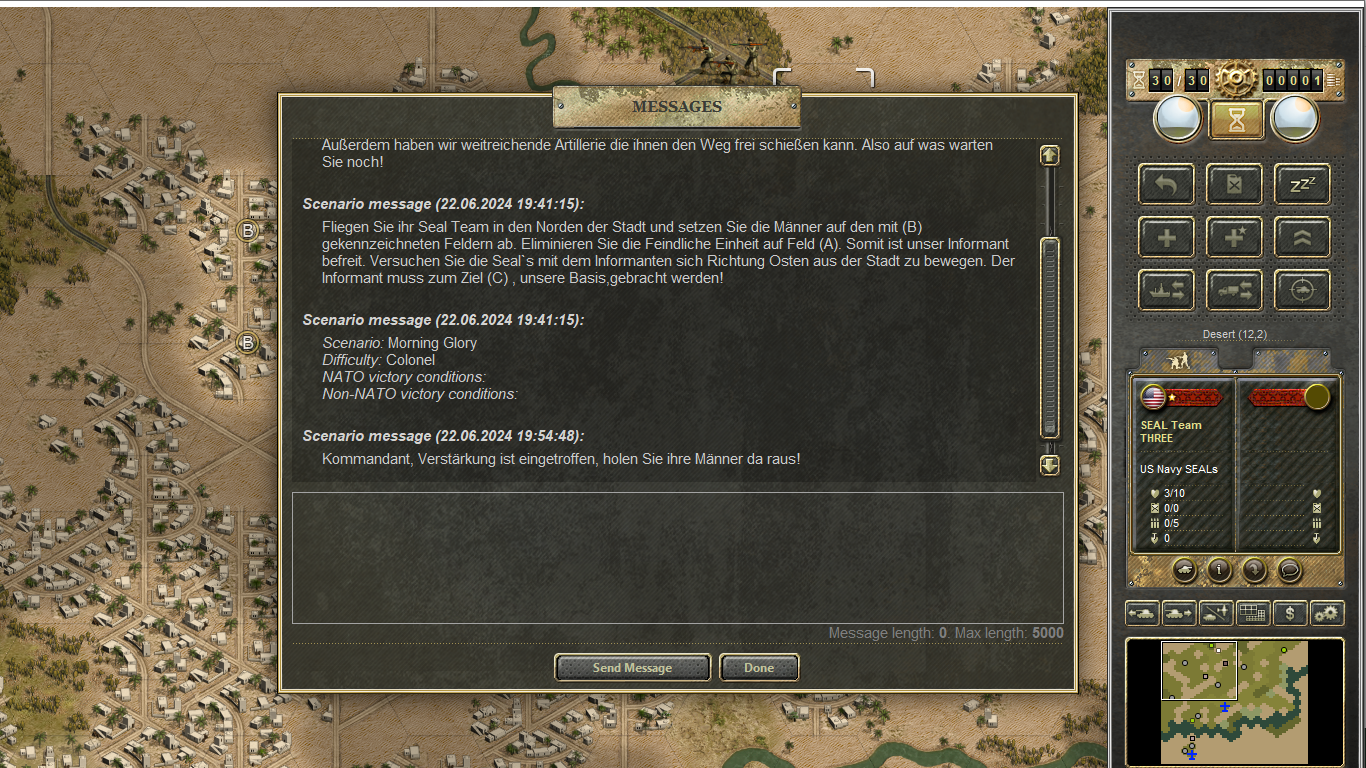
Task: Activate the tank crosshair targeting button
Action: coord(1301,291)
